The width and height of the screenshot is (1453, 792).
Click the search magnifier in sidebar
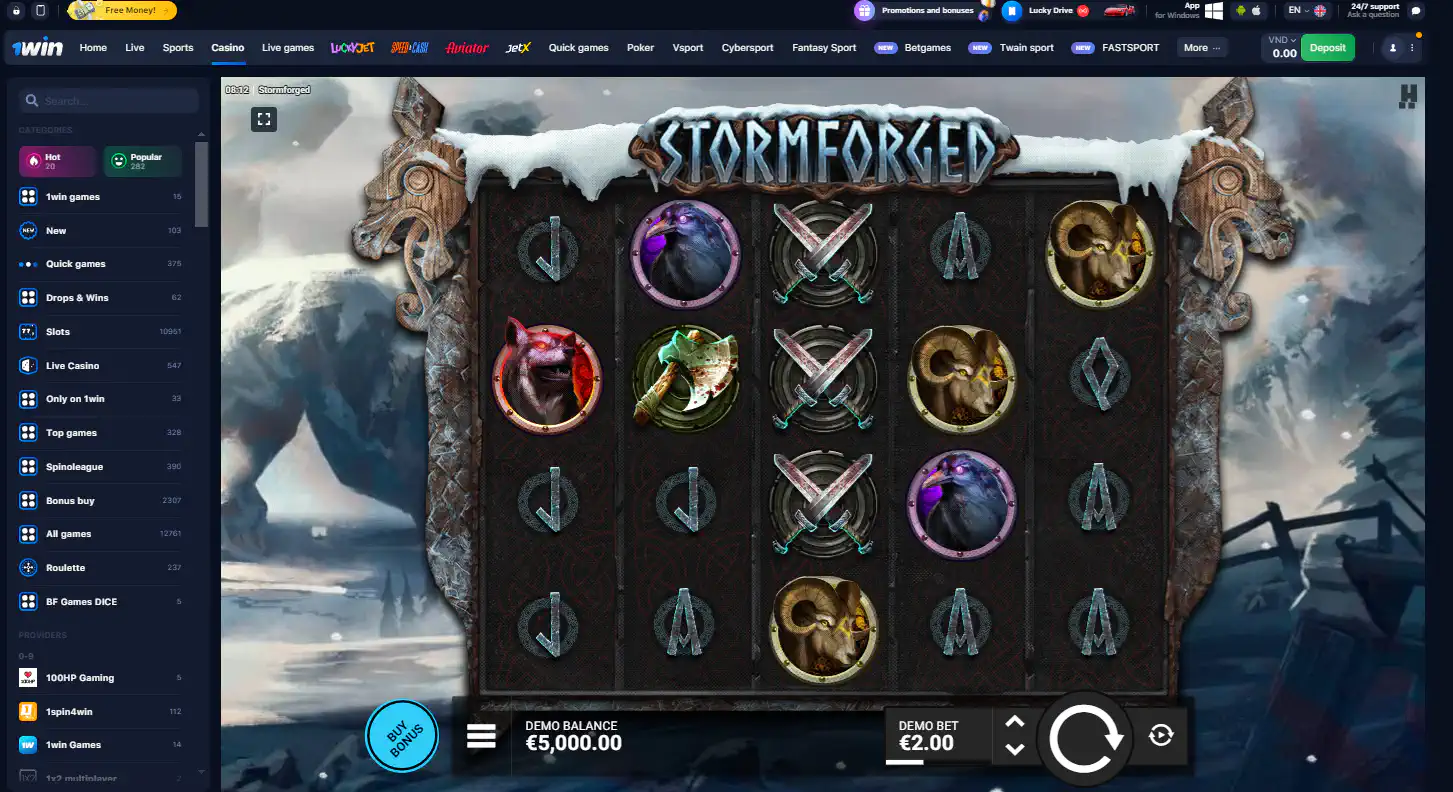(x=33, y=100)
